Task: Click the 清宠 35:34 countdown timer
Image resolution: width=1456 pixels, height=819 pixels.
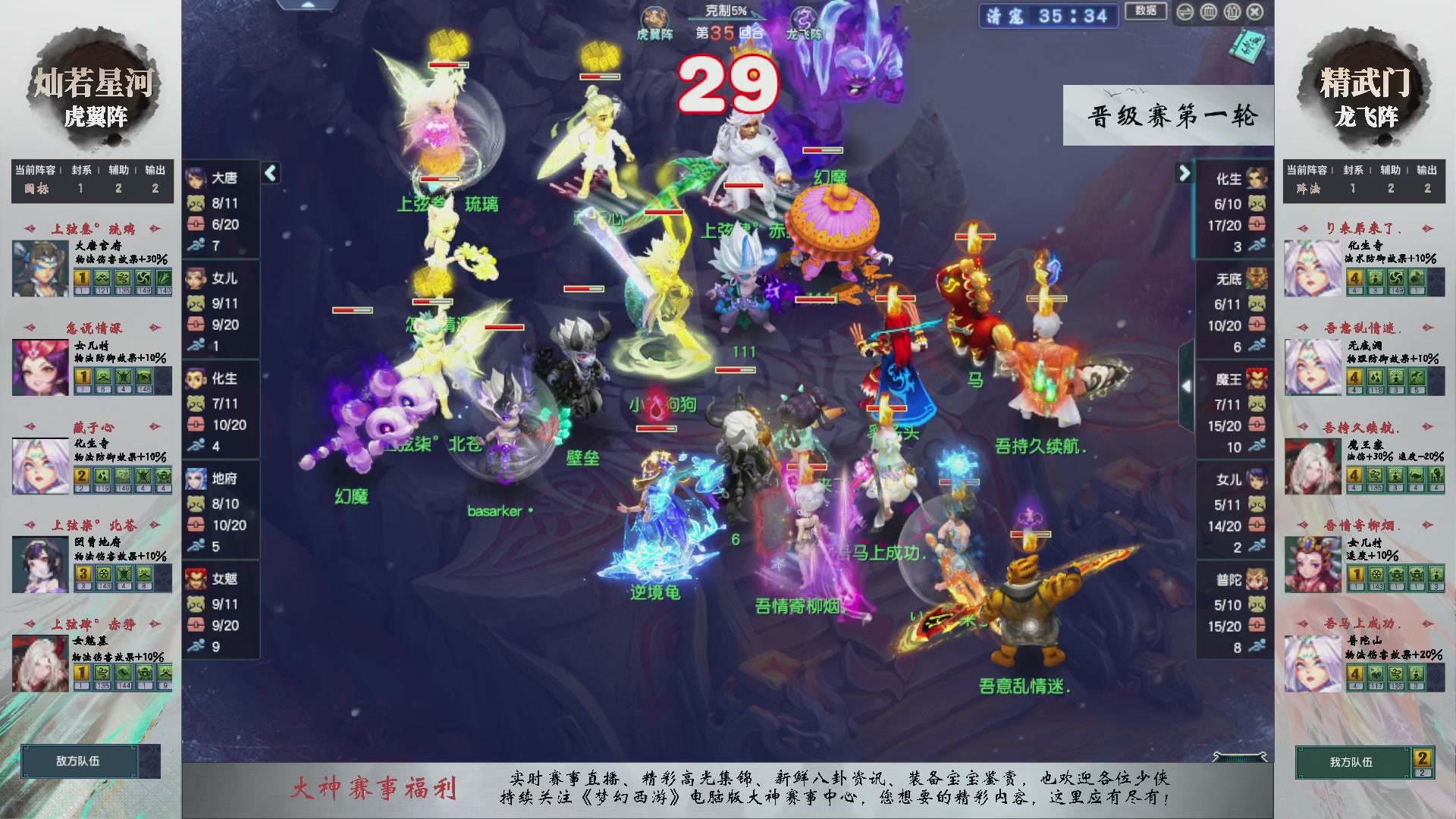Action: point(1048,17)
